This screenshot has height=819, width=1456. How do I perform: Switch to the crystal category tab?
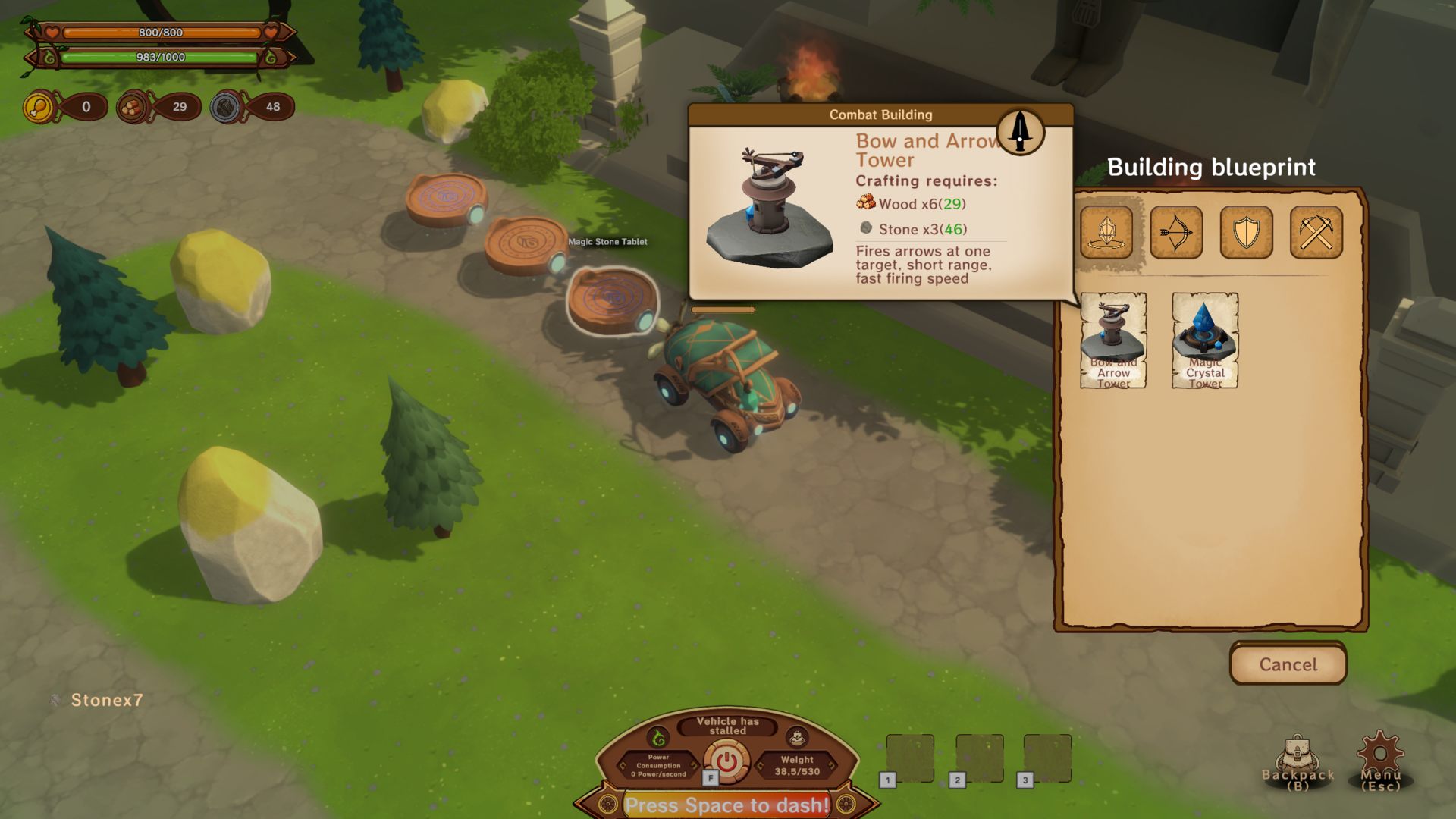(1106, 232)
